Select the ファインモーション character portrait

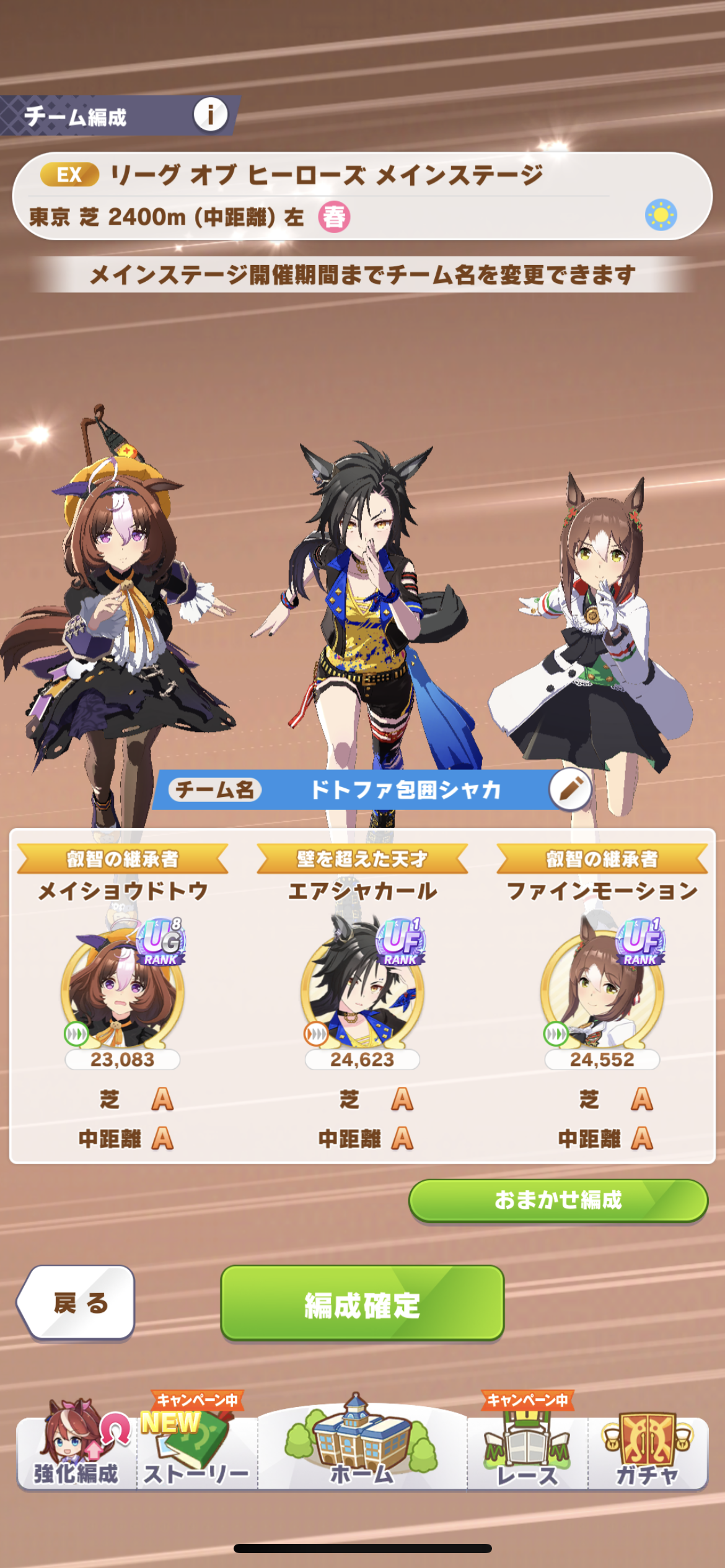click(x=602, y=988)
